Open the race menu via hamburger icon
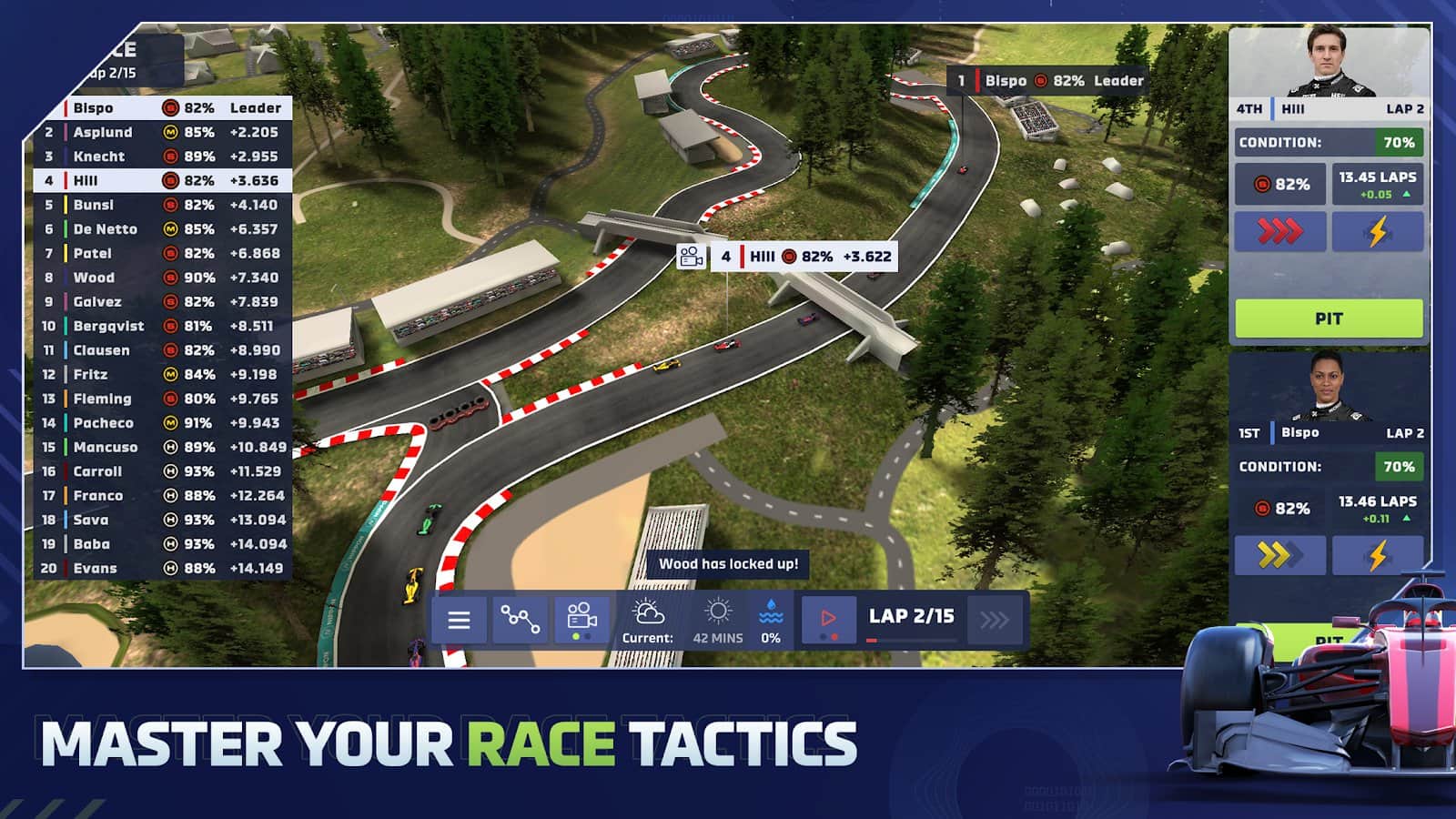The width and height of the screenshot is (1456, 819). pyautogui.click(x=460, y=620)
